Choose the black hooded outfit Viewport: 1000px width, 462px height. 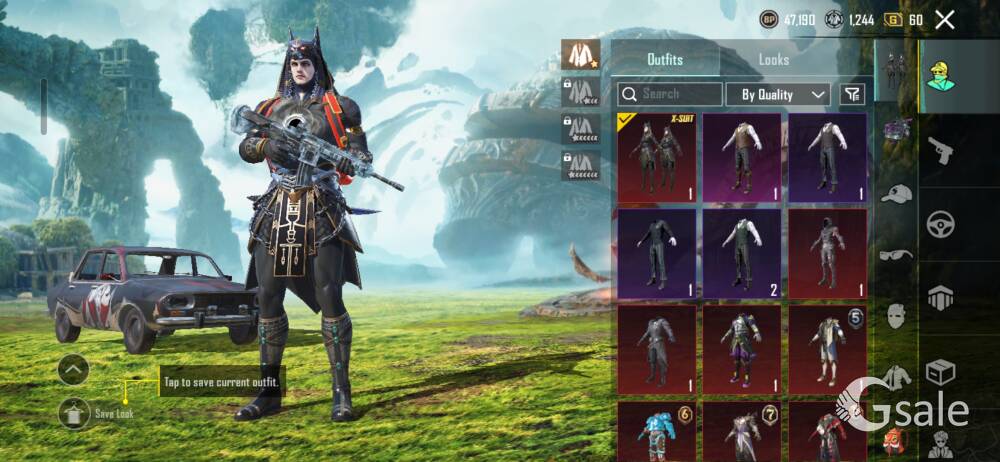[826, 253]
